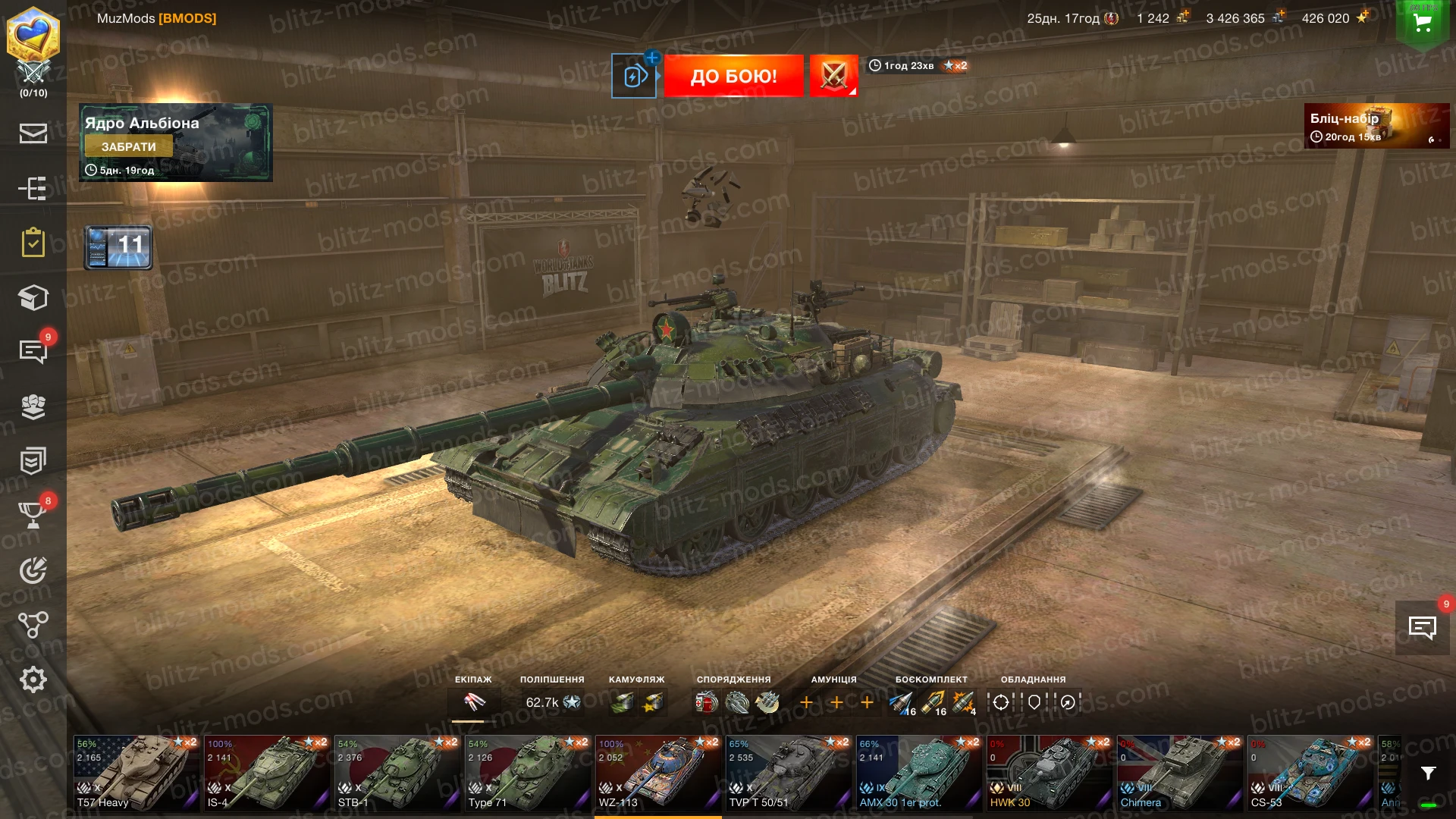The height and width of the screenshot is (819, 1456).
Task: Select the STB-1 tank thumbnail
Action: (x=397, y=773)
